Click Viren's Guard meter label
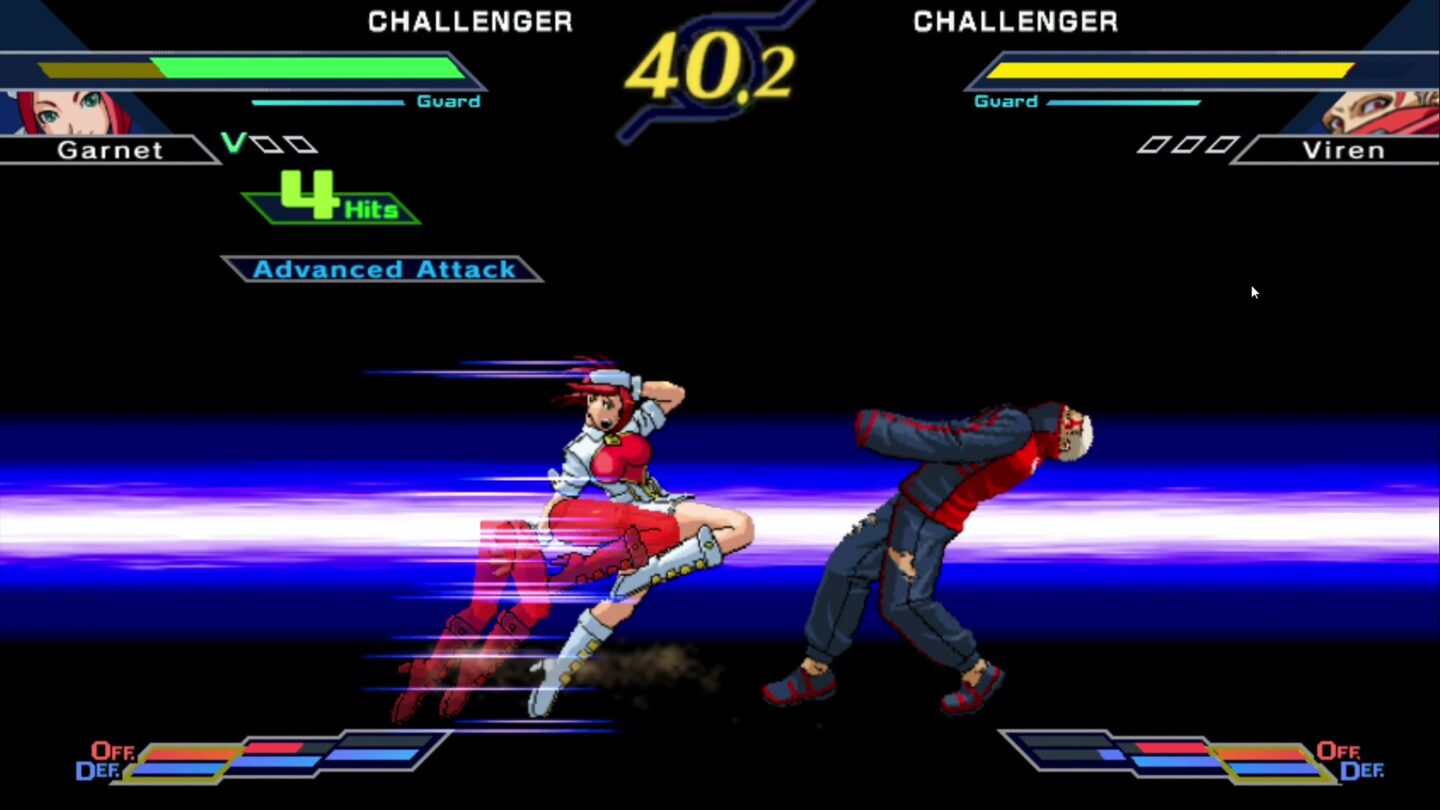This screenshot has height=810, width=1440. click(x=1006, y=100)
